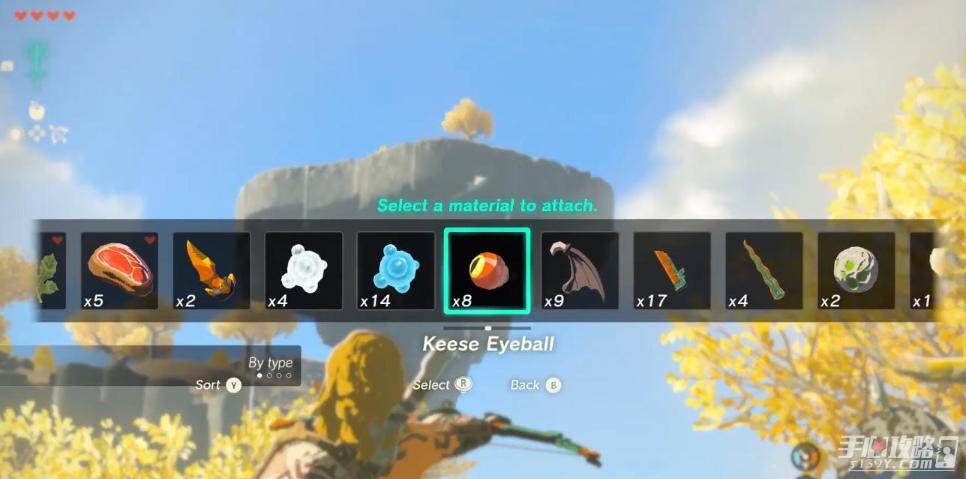The image size is (966, 479).
Task: Select the blue Chuchu jelly stack
Action: coord(395,270)
